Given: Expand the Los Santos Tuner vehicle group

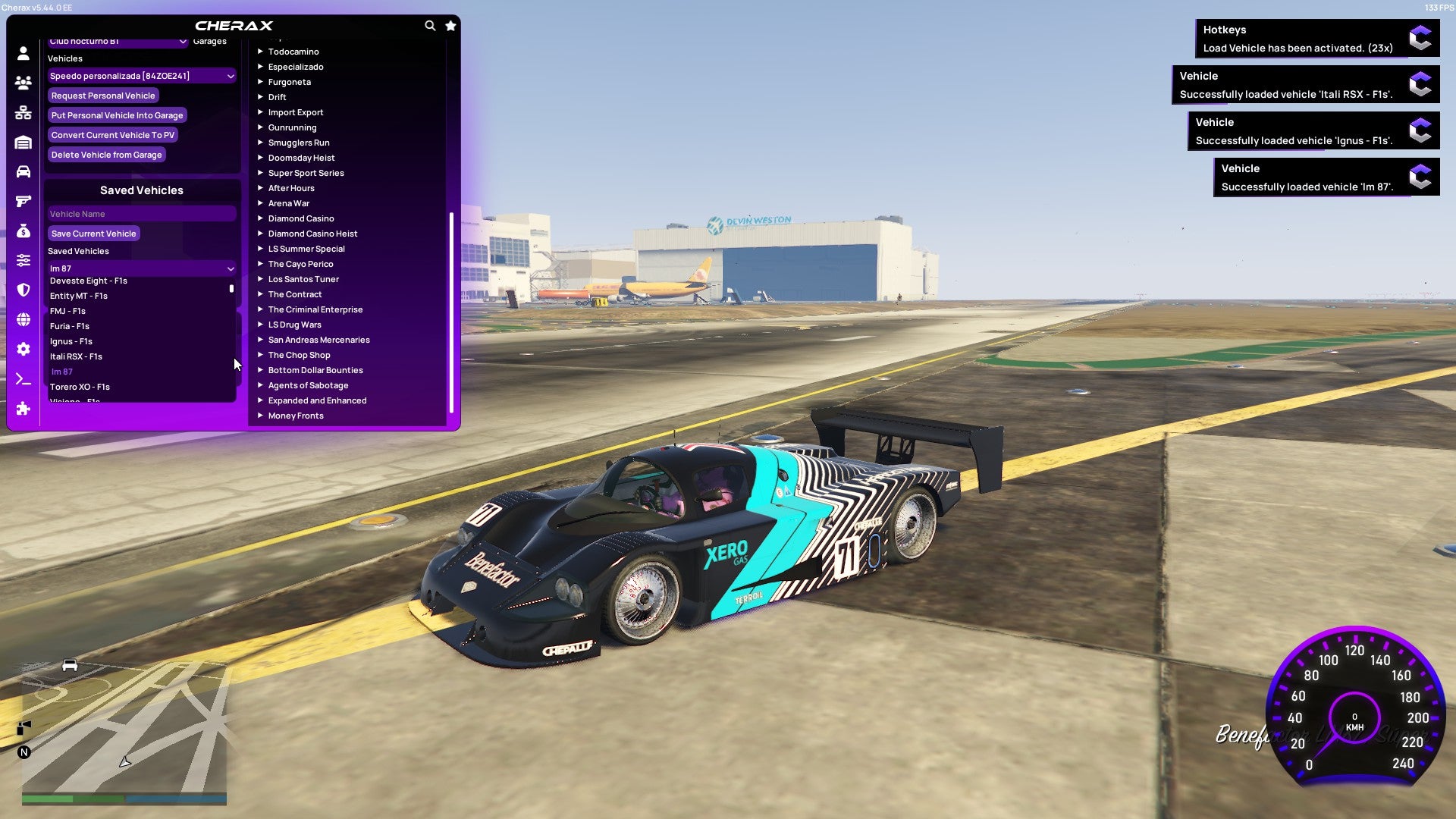Looking at the screenshot, I should pyautogui.click(x=303, y=278).
